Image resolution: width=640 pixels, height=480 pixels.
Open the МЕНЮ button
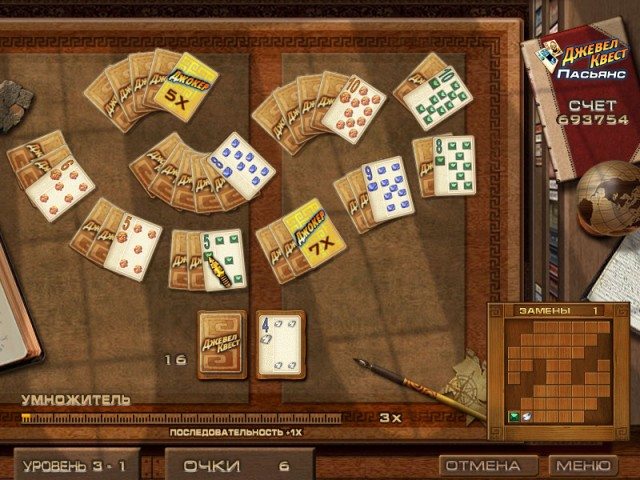coord(583,466)
